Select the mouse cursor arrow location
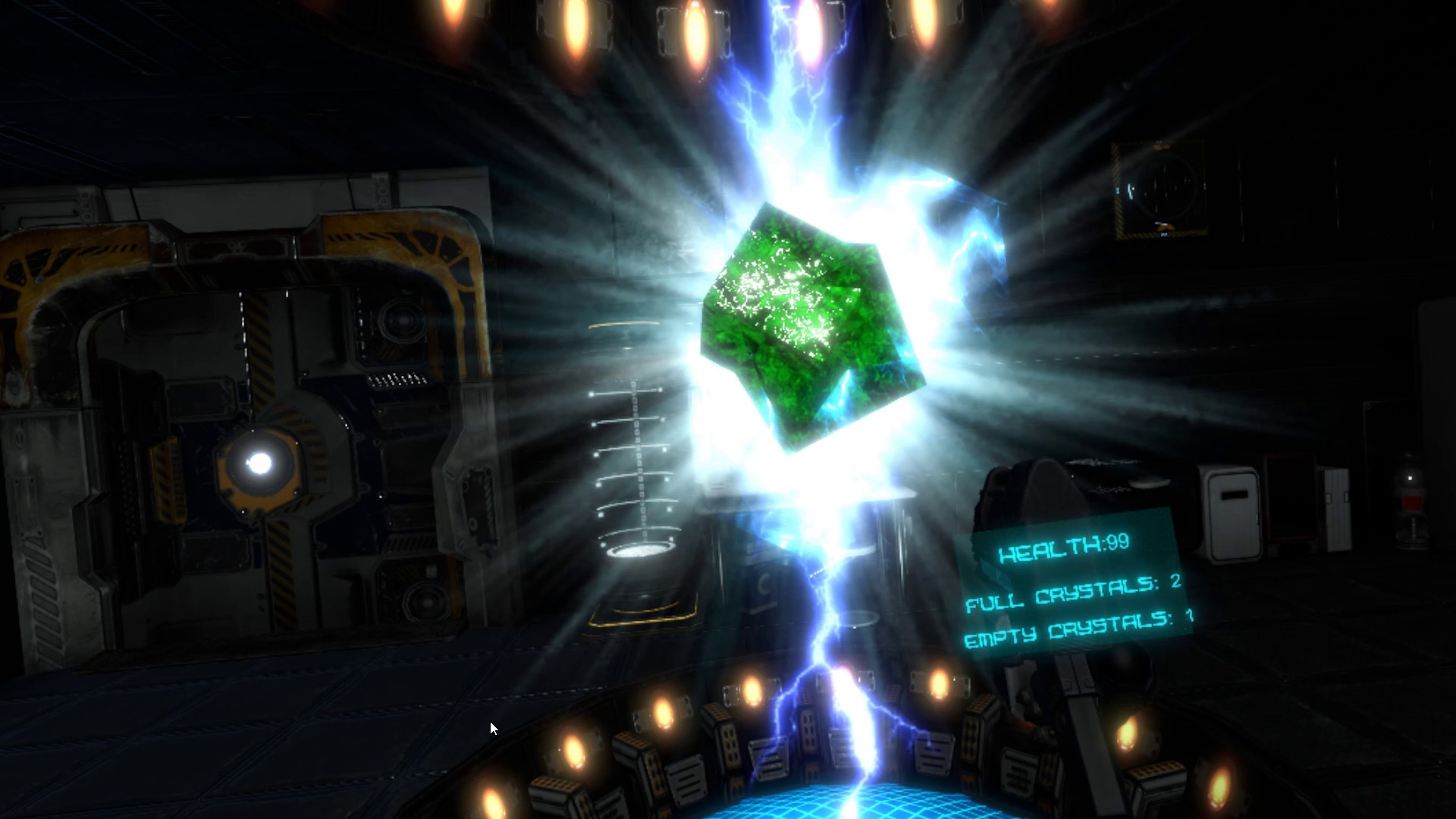This screenshot has height=819, width=1456. coord(492,727)
